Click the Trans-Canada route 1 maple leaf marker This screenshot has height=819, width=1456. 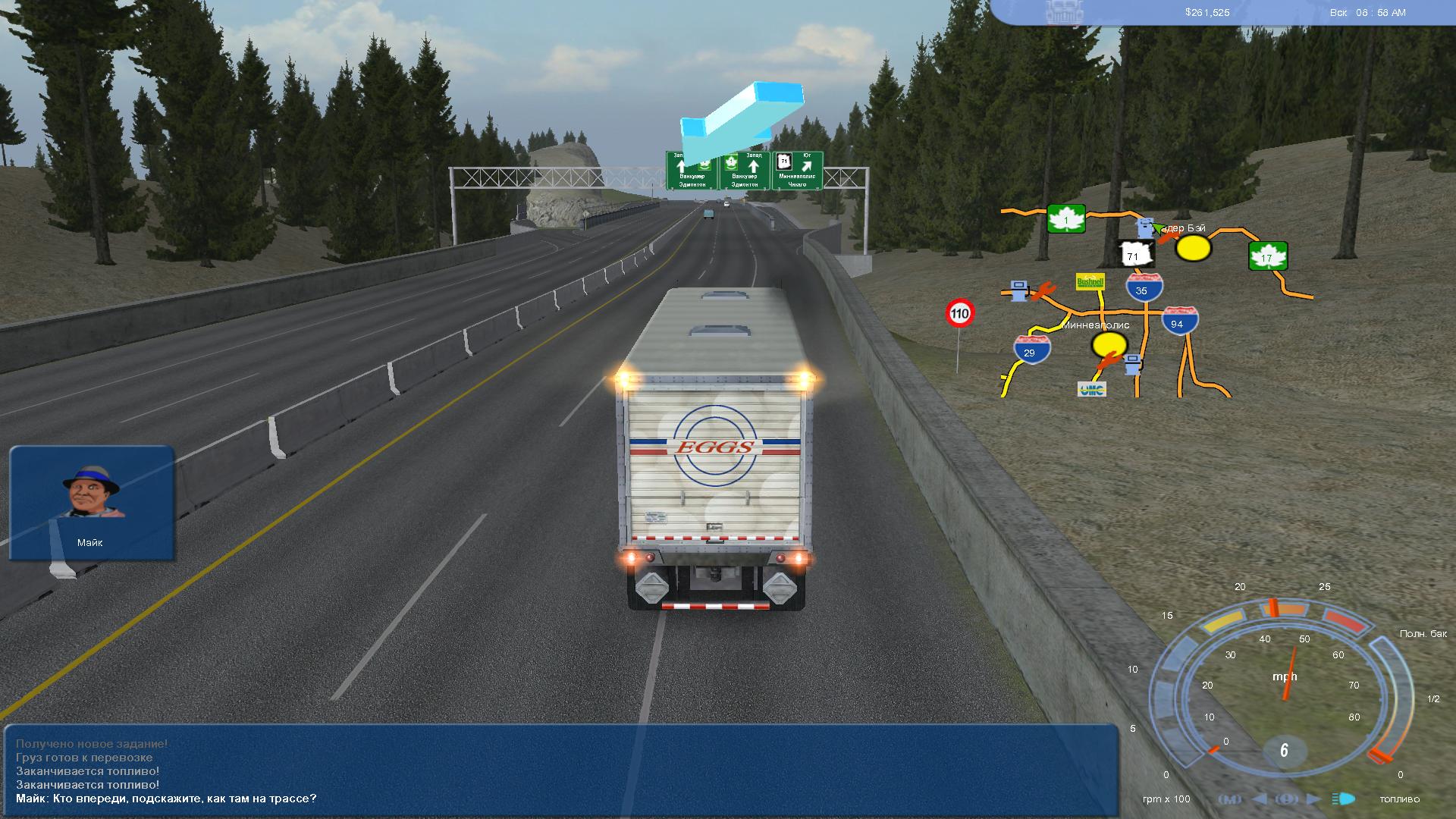(1066, 219)
